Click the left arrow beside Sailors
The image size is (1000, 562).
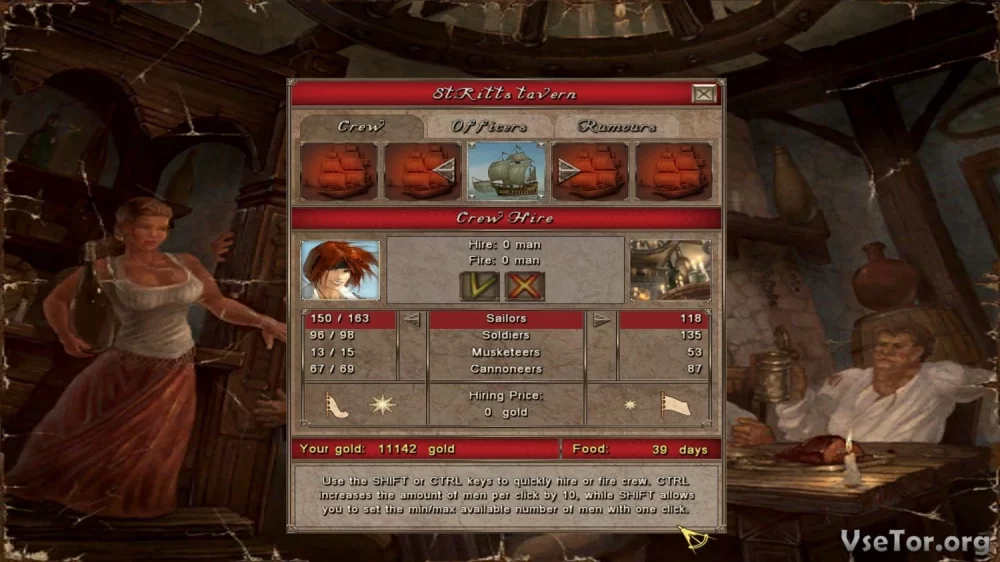[x=411, y=320]
